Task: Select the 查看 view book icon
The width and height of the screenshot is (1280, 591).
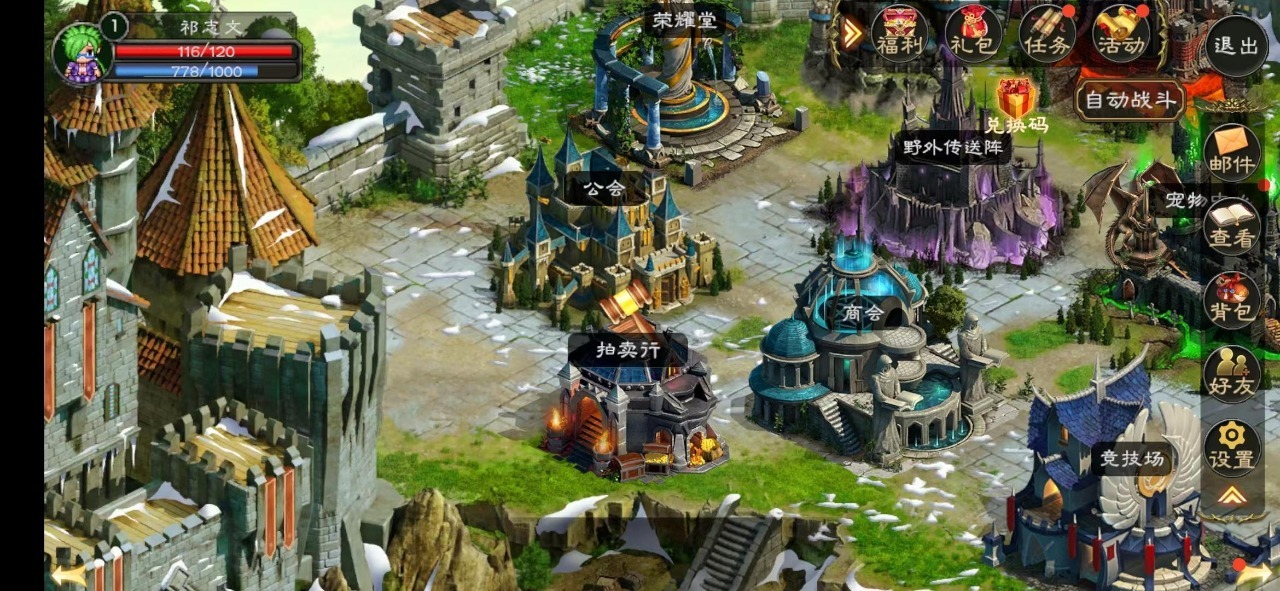Action: pos(1232,226)
